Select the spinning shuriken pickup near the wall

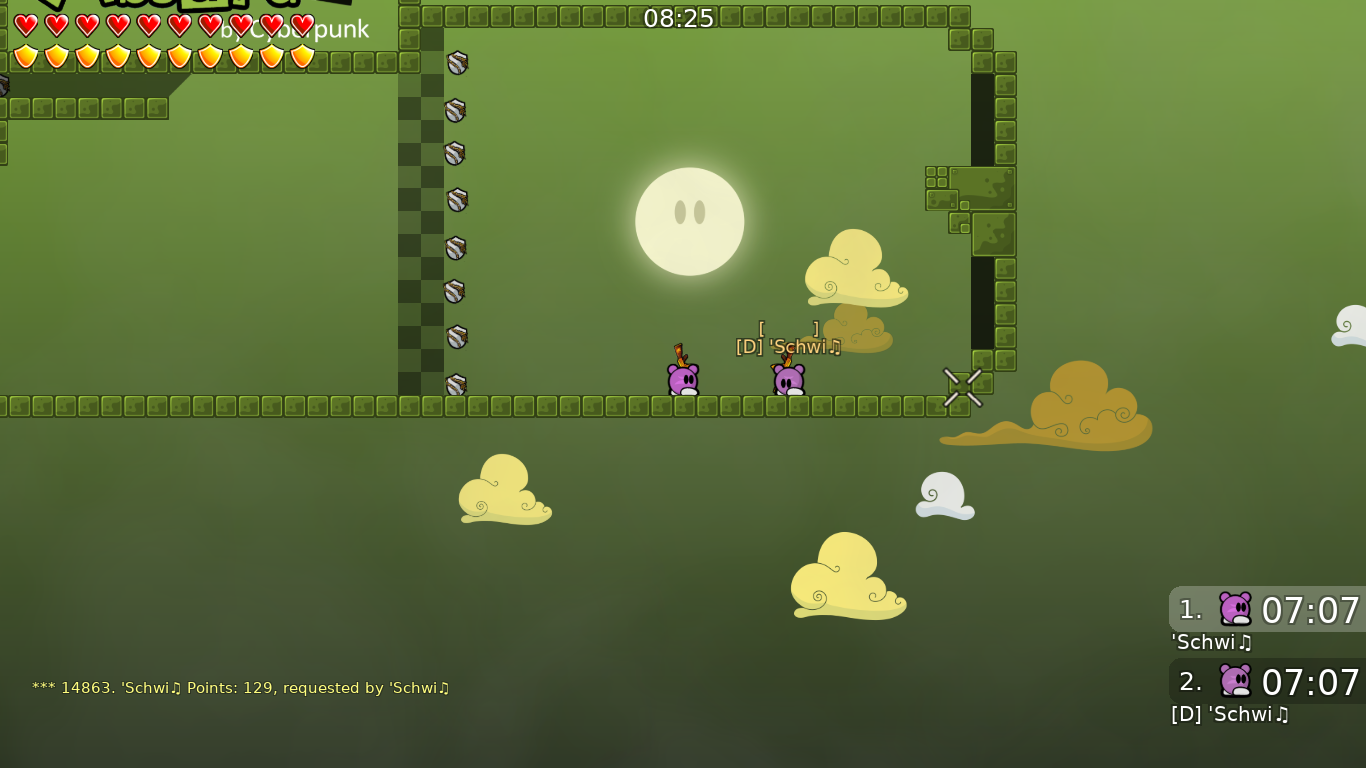click(x=962, y=388)
